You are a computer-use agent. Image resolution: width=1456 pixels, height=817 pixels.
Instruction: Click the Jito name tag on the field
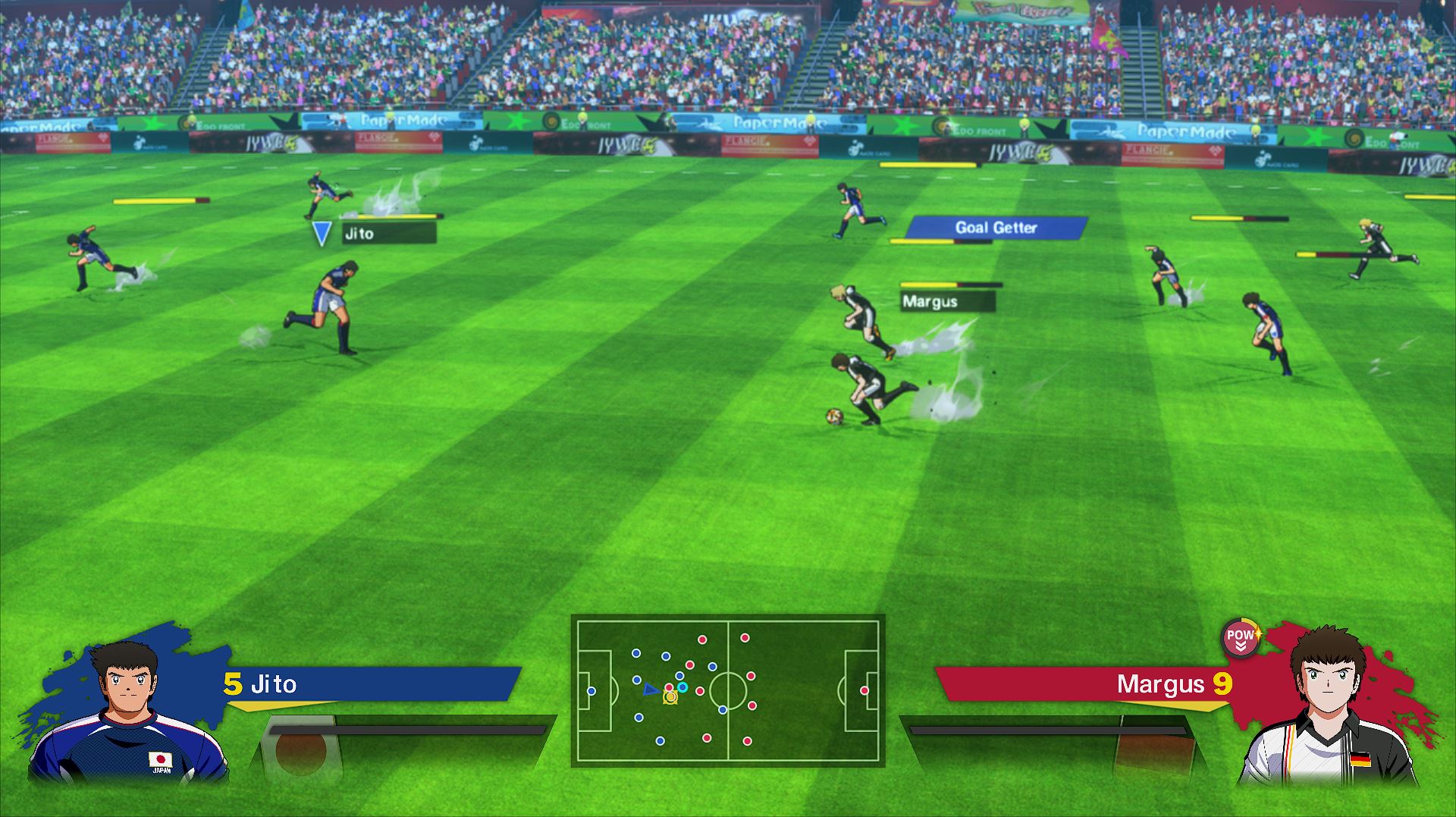coord(388,234)
